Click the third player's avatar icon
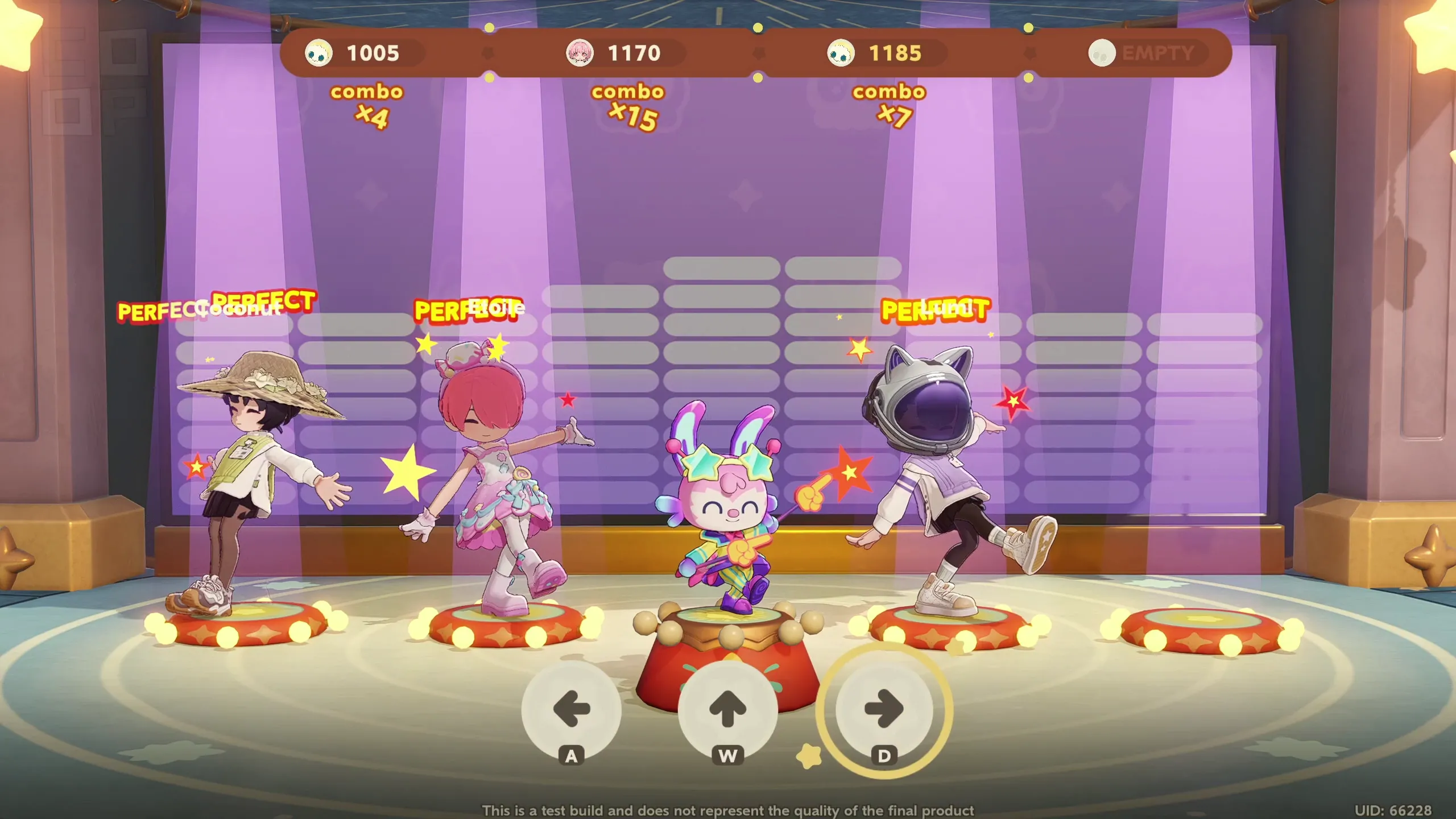 [x=842, y=53]
